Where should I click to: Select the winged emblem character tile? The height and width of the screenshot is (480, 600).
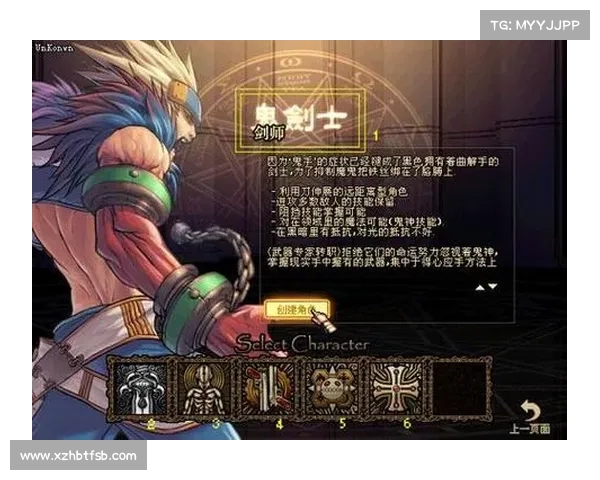139,387
